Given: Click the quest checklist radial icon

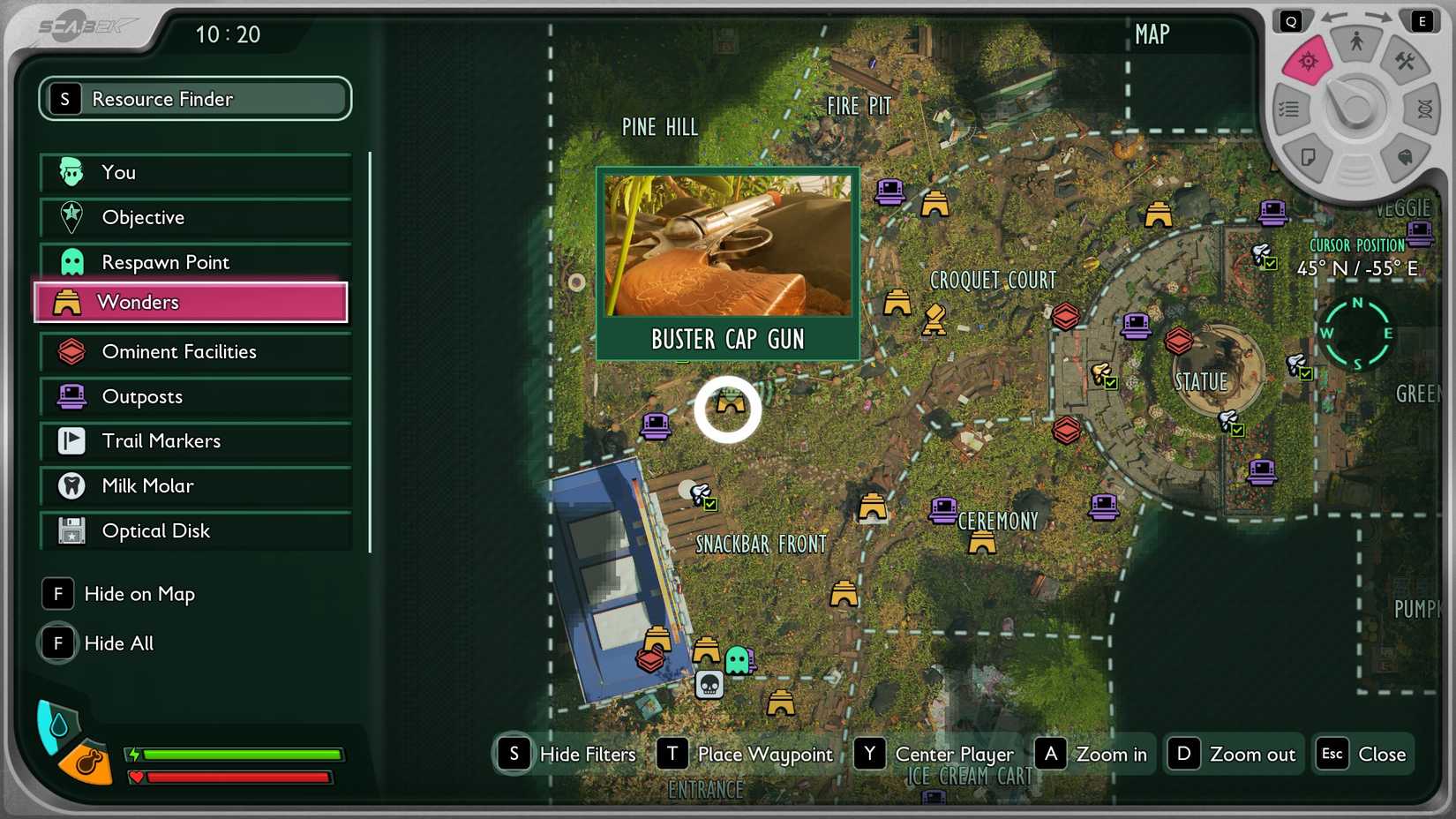Looking at the screenshot, I should pyautogui.click(x=1289, y=109).
